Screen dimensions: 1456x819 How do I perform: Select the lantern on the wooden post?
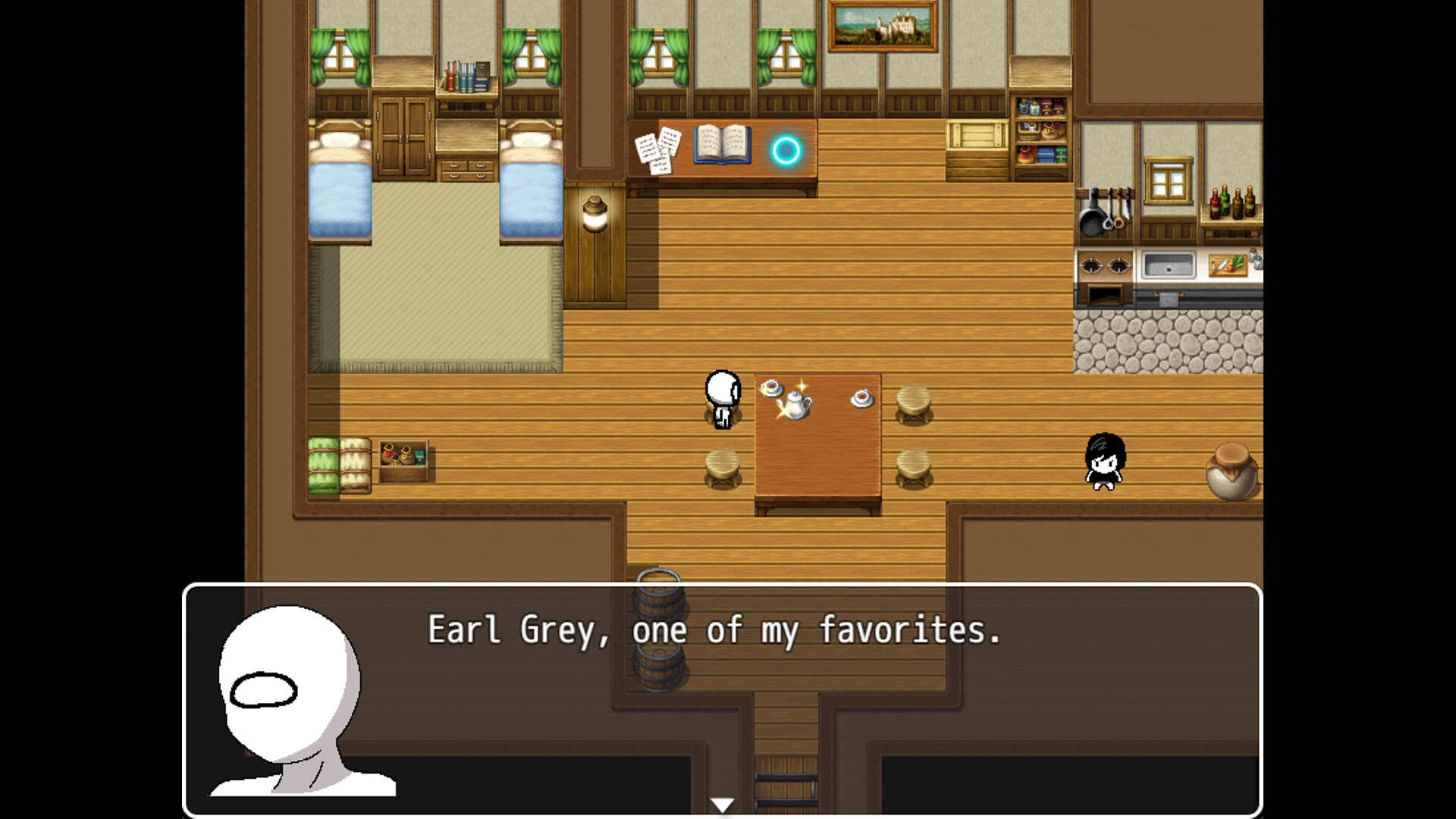pyautogui.click(x=594, y=212)
